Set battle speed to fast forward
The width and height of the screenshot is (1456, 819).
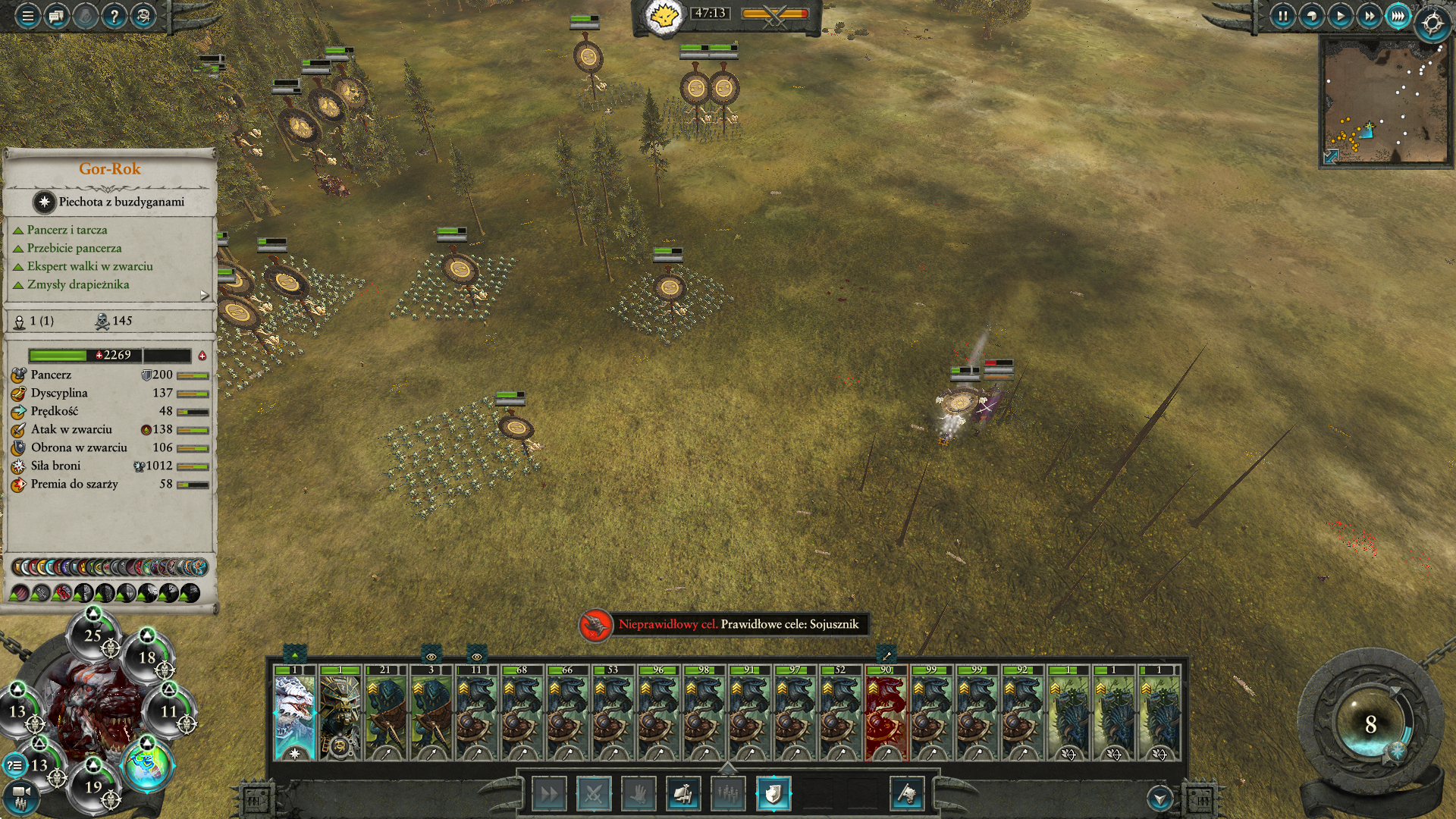pos(1369,16)
